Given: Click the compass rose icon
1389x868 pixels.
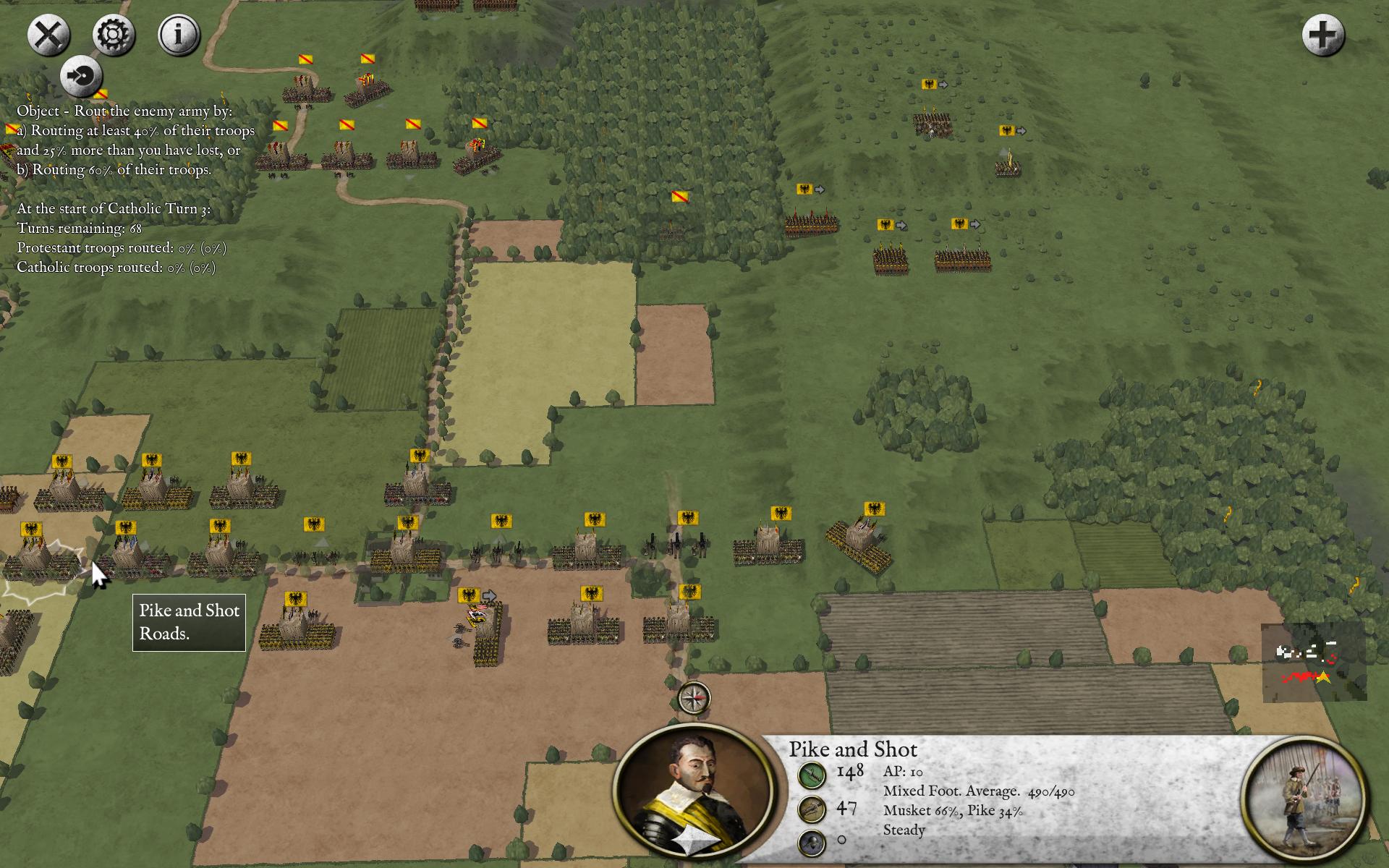Looking at the screenshot, I should coord(694,699).
